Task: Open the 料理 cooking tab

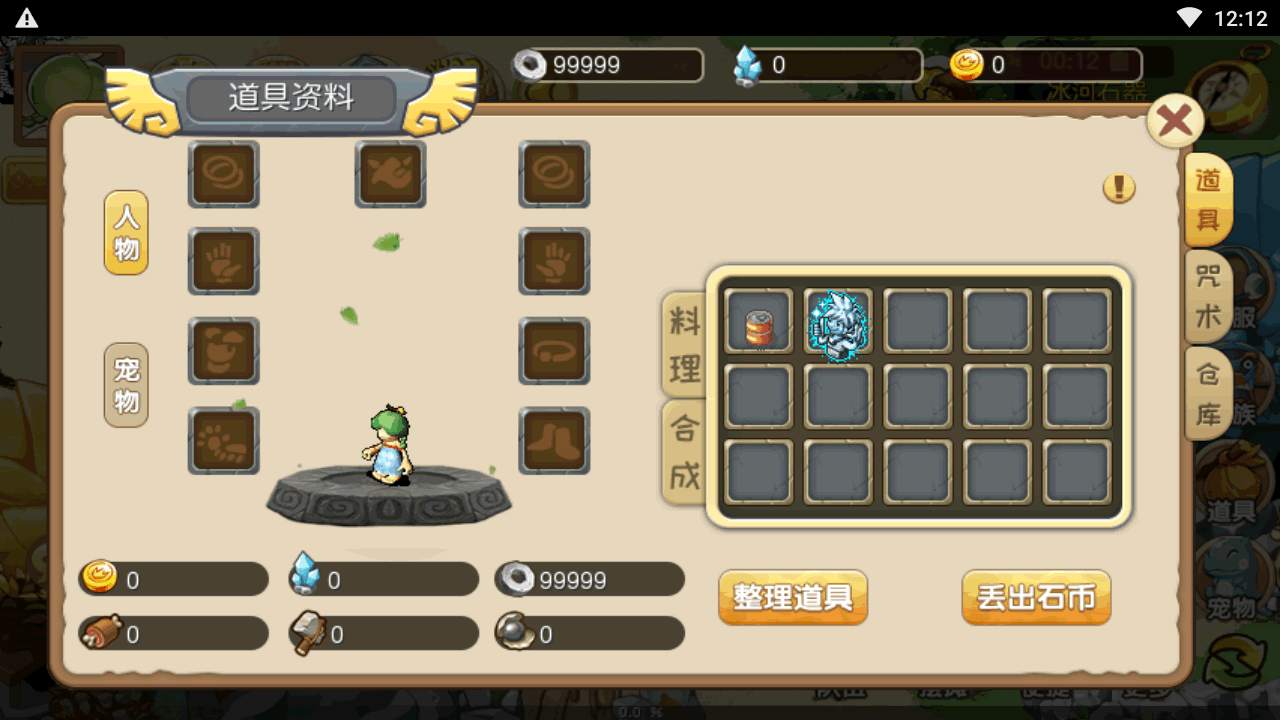Action: click(x=684, y=345)
